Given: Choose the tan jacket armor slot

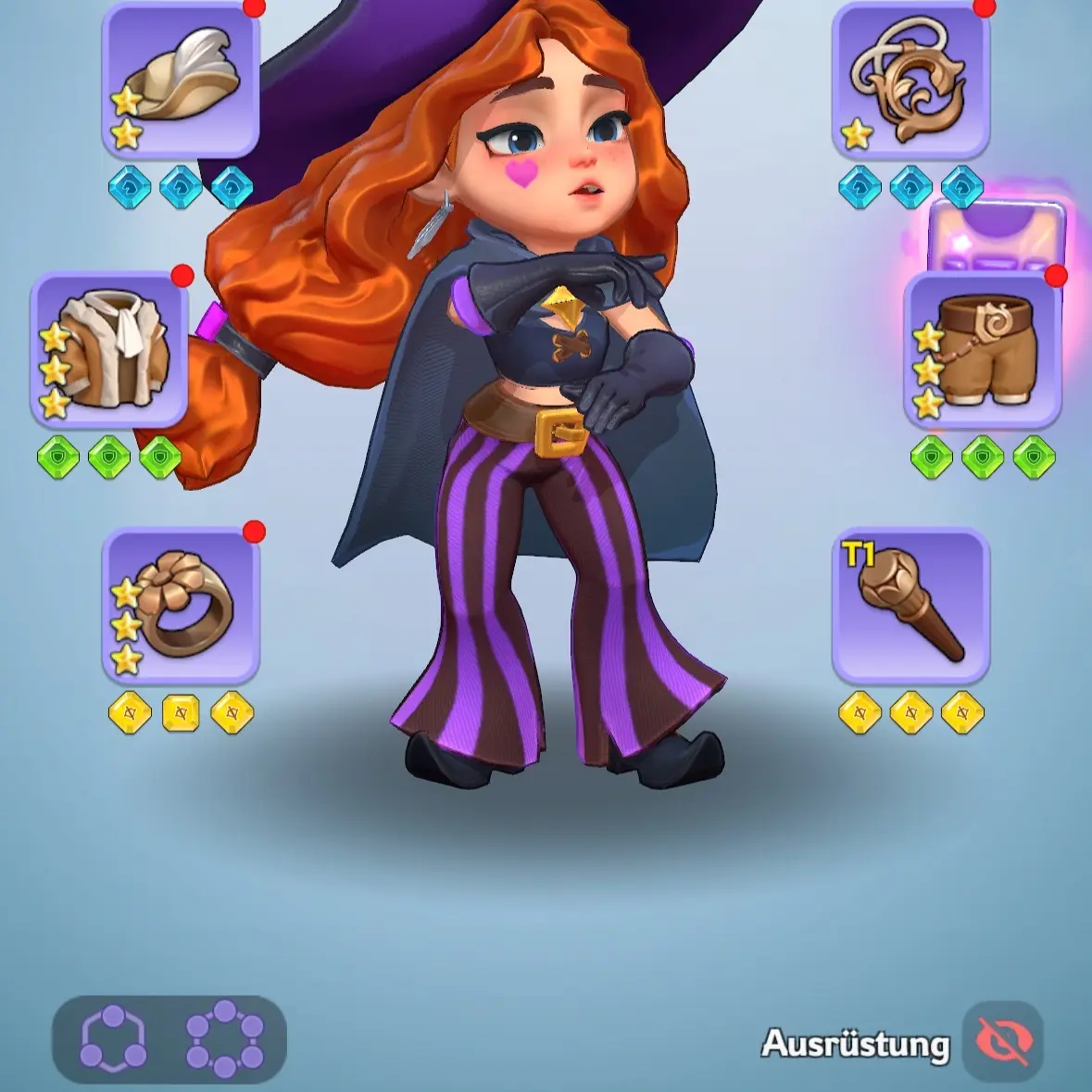Looking at the screenshot, I should (109, 350).
